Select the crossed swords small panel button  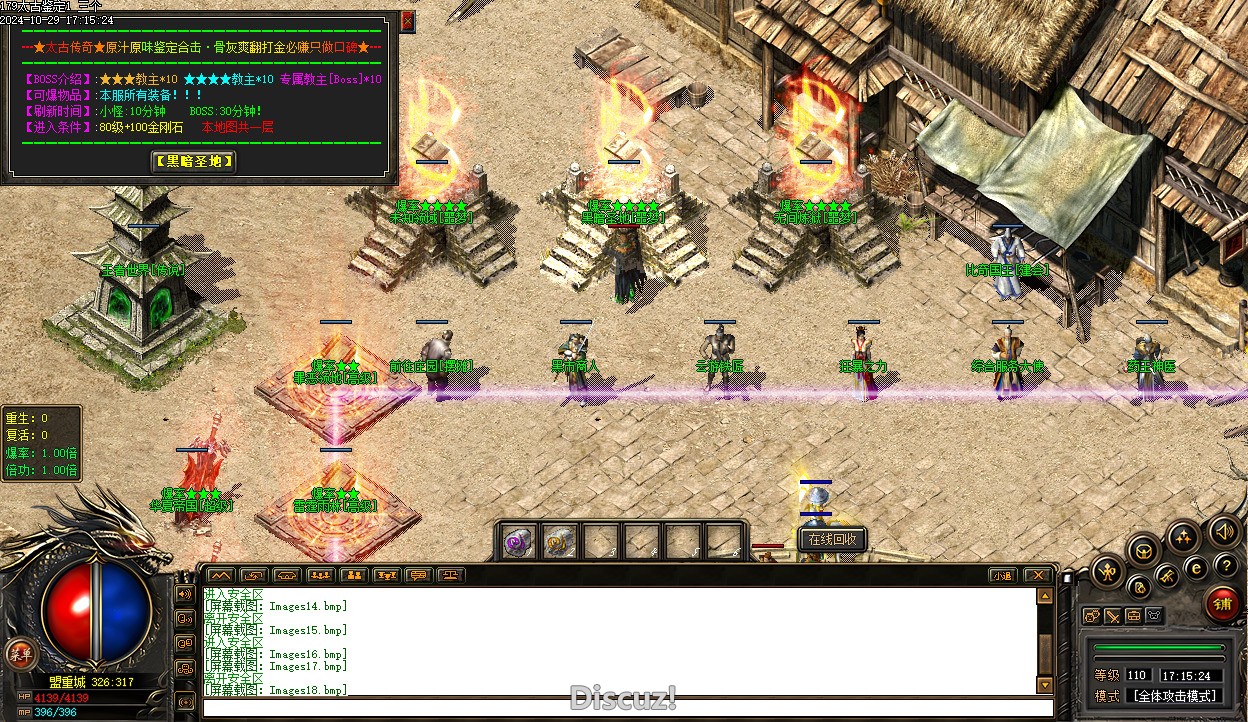pos(1112,616)
